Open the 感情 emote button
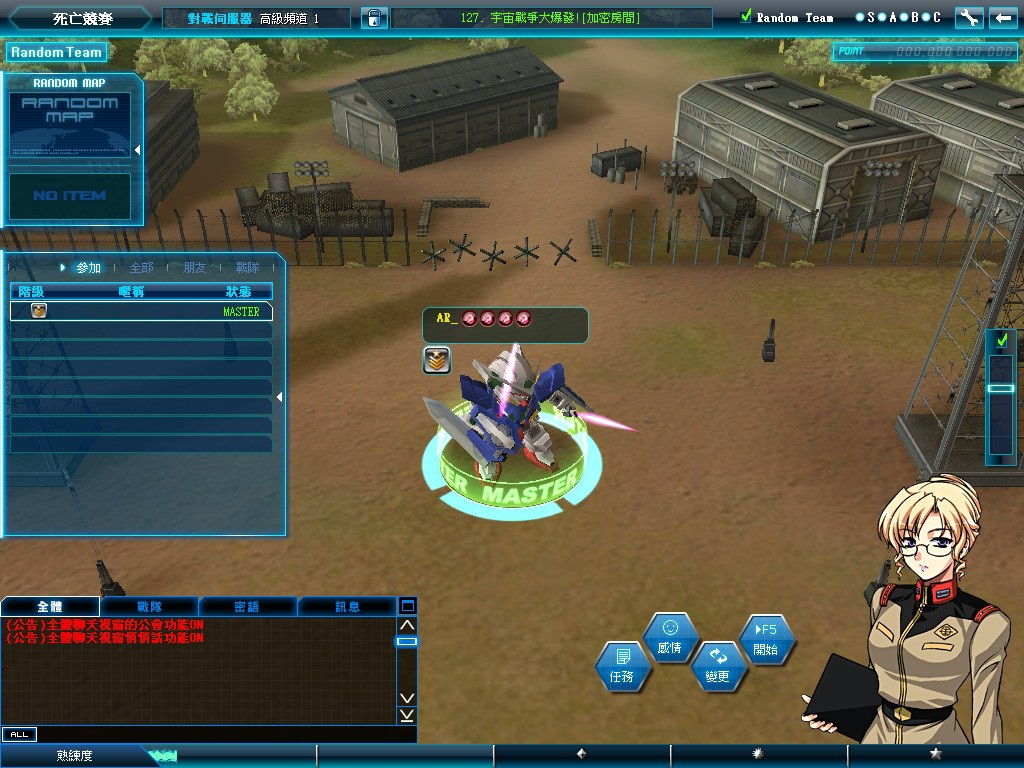Screen dimensions: 1024x768 coord(670,637)
